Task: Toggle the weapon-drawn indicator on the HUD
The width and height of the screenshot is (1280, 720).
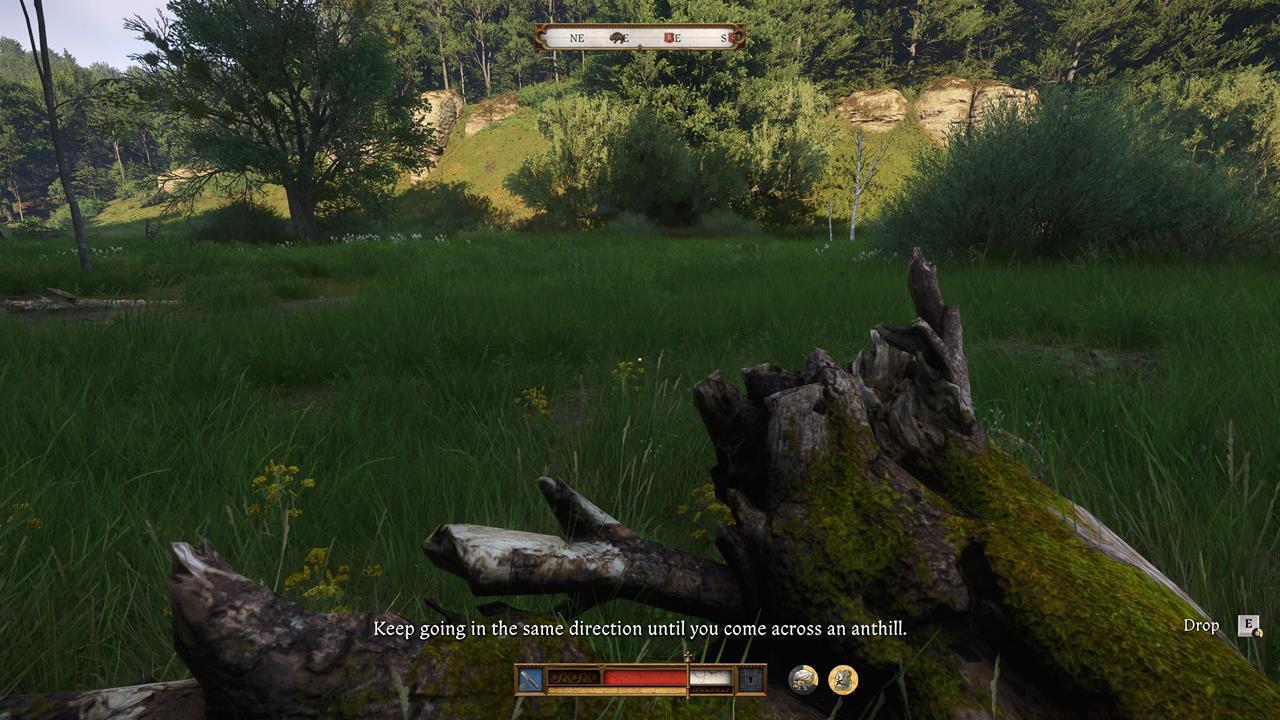Action: (x=530, y=679)
